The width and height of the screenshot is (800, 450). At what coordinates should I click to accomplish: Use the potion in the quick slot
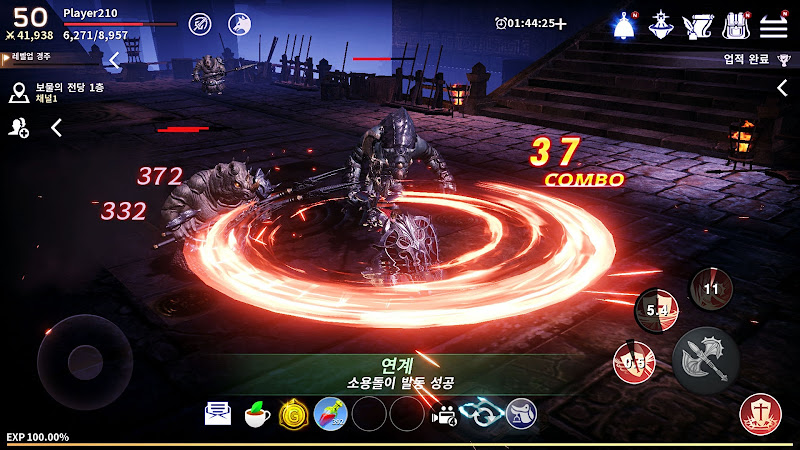[x=330, y=413]
